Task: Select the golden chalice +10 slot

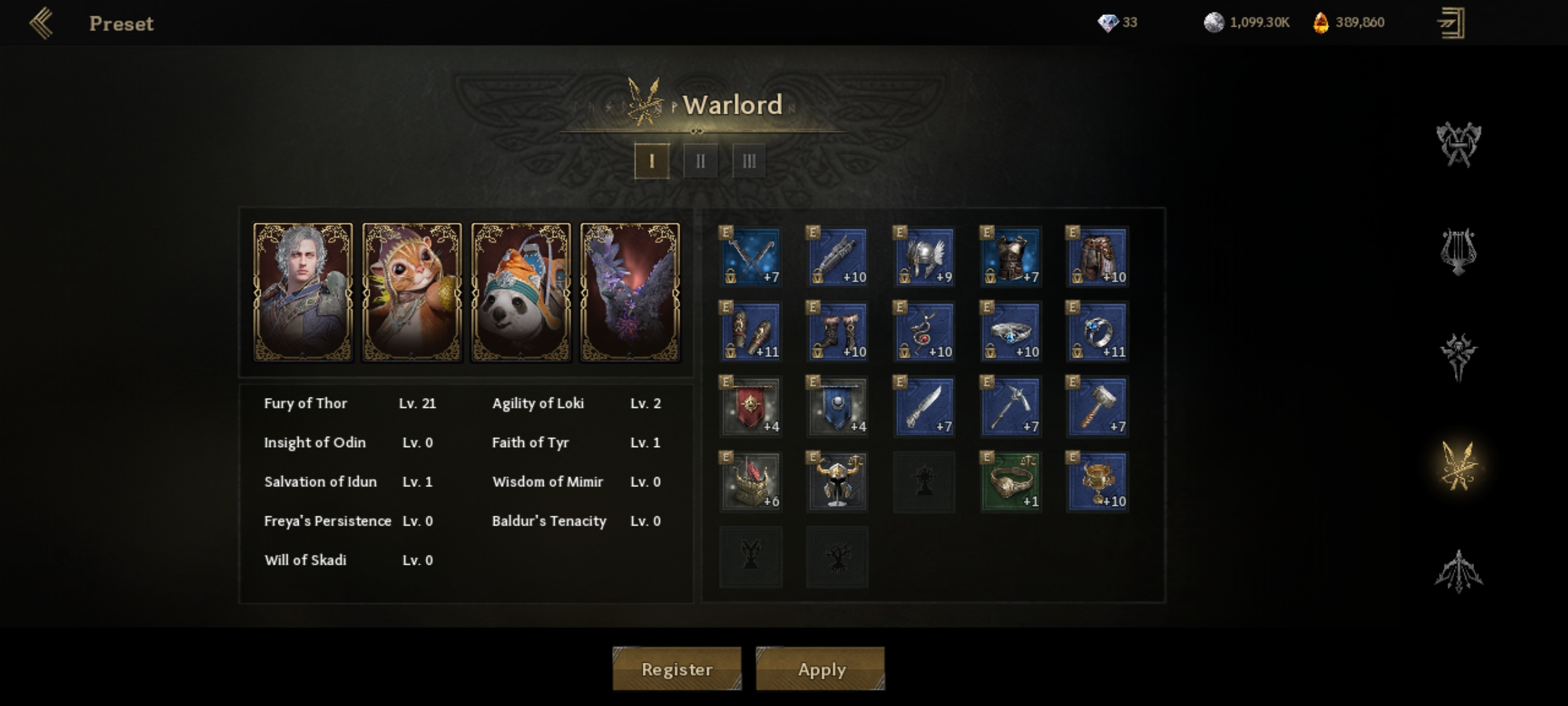Action: pos(1098,482)
